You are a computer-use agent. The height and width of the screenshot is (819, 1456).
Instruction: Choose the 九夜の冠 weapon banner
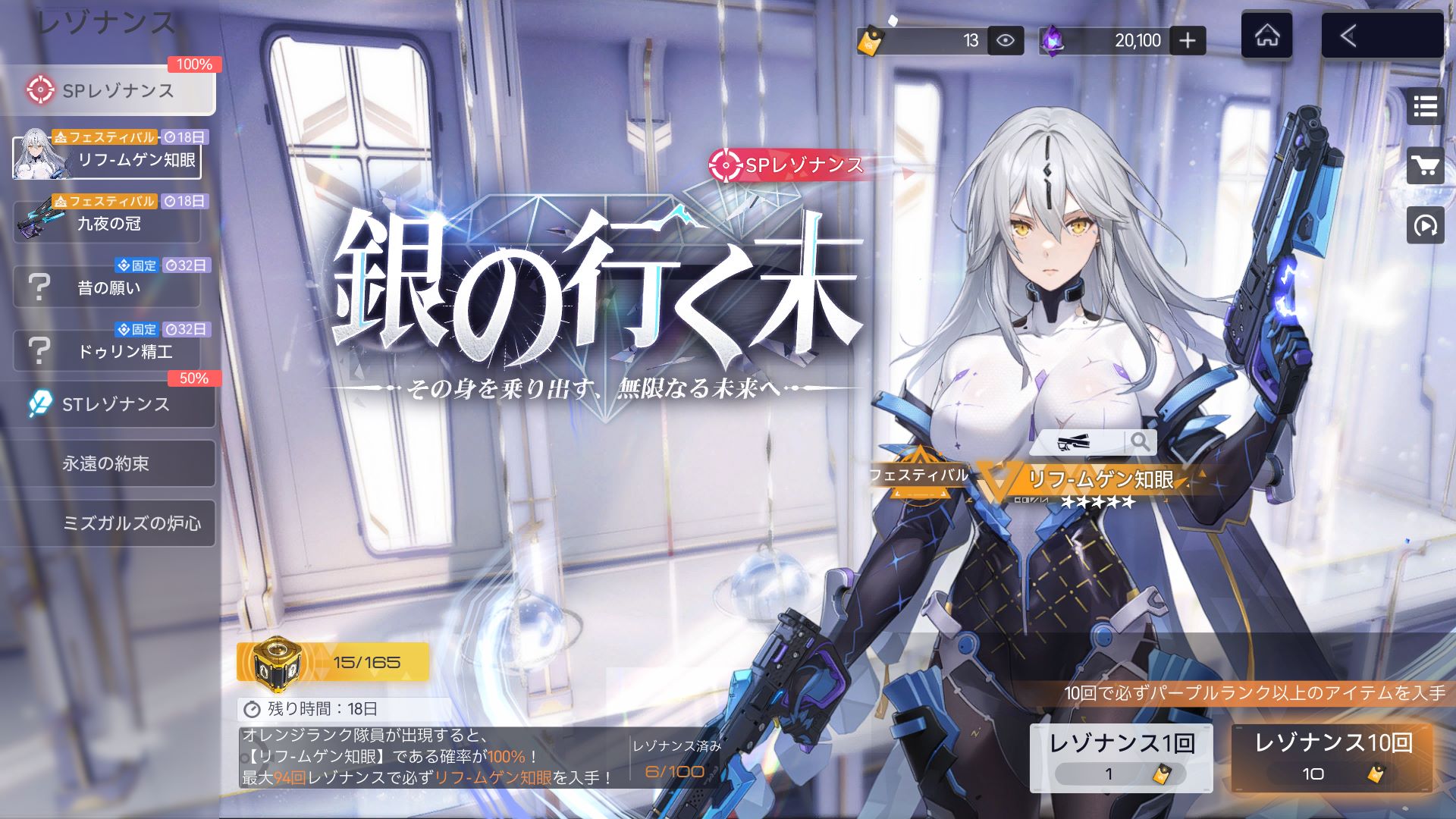pos(108,220)
